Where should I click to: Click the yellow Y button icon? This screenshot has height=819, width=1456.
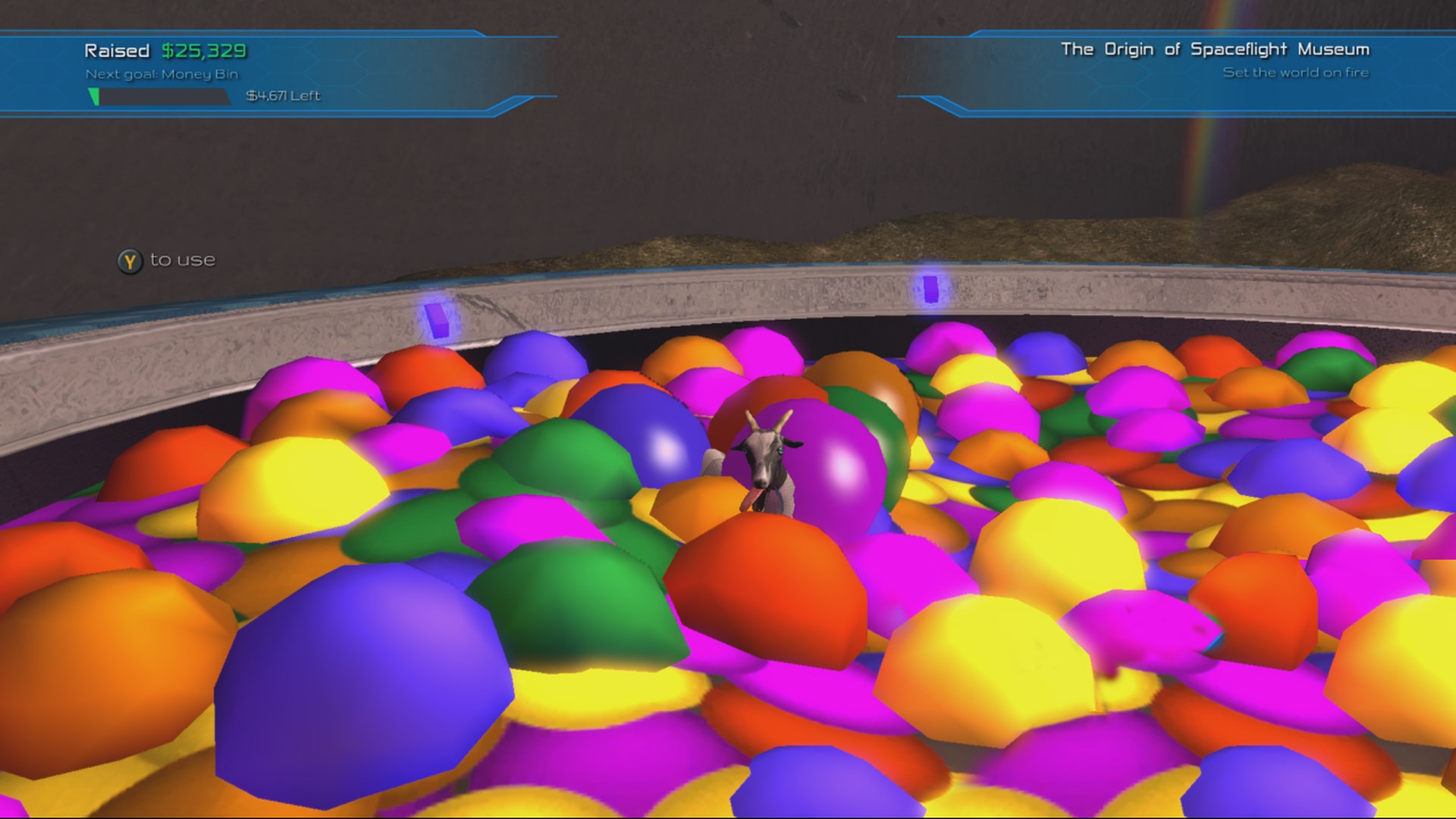(x=129, y=260)
